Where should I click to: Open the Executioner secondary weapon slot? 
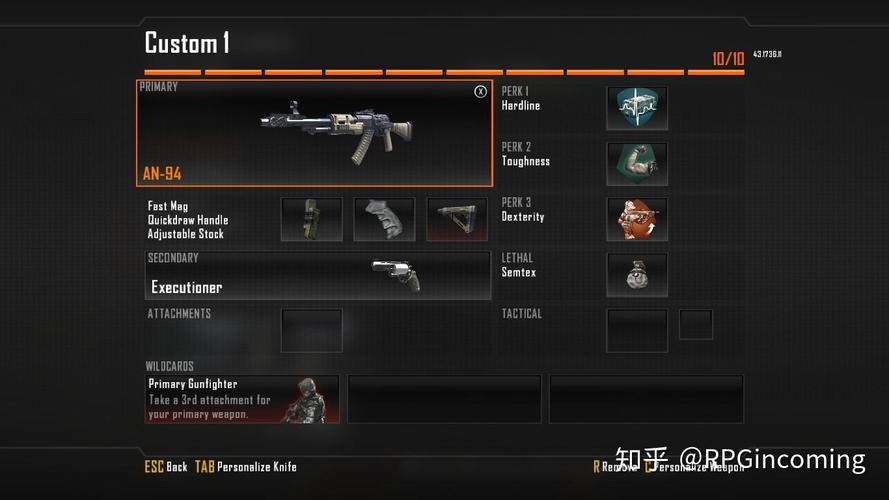pyautogui.click(x=318, y=276)
